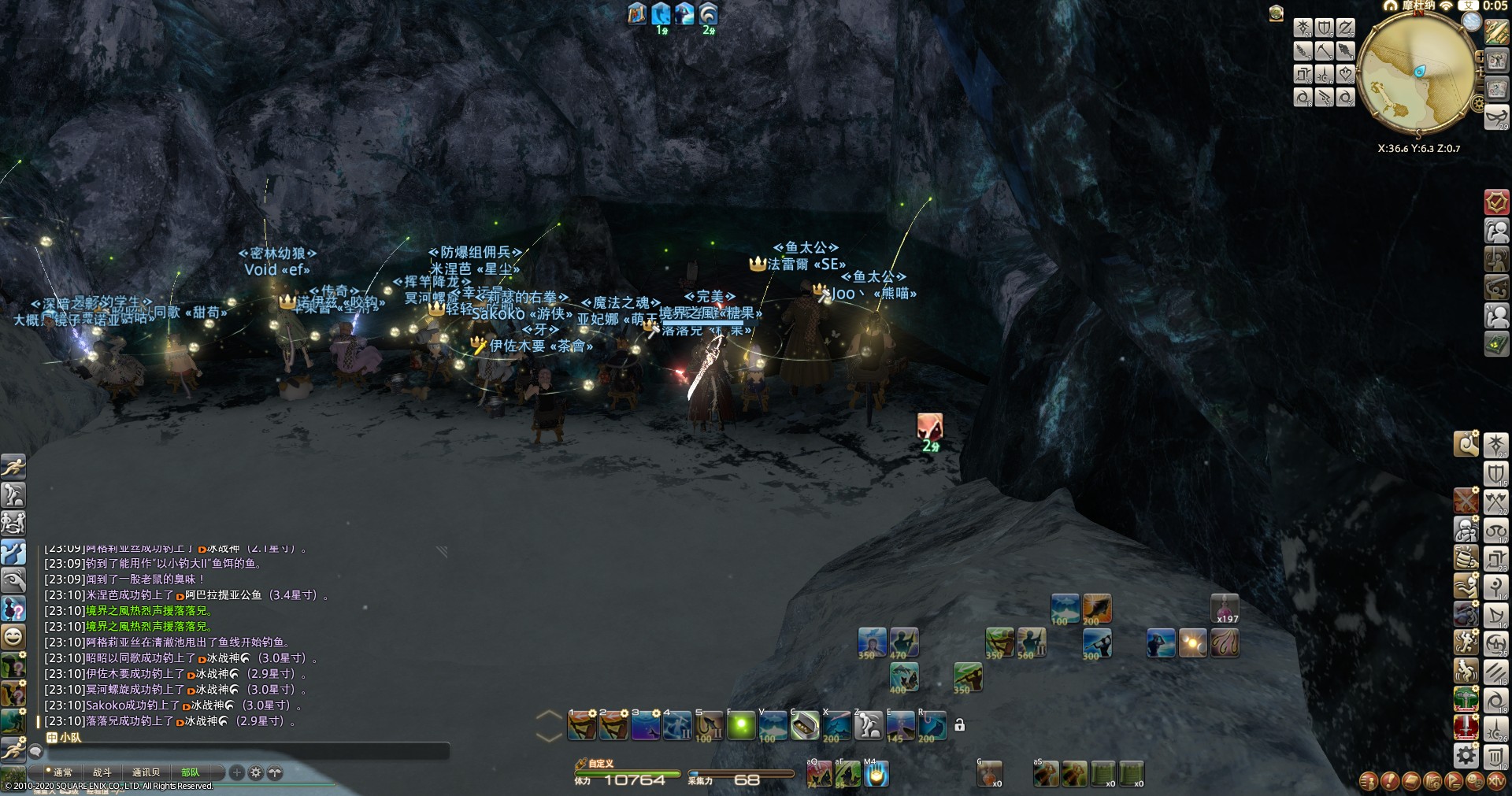Use the bait tin hotbar item
The height and width of the screenshot is (796, 1512).
(804, 727)
